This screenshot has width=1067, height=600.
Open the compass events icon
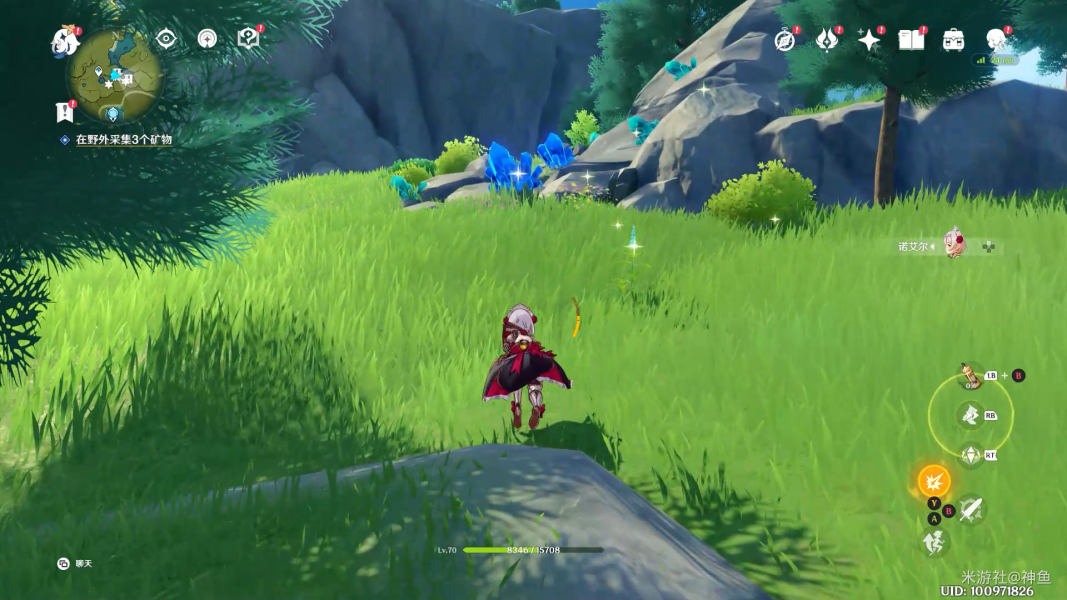click(785, 40)
